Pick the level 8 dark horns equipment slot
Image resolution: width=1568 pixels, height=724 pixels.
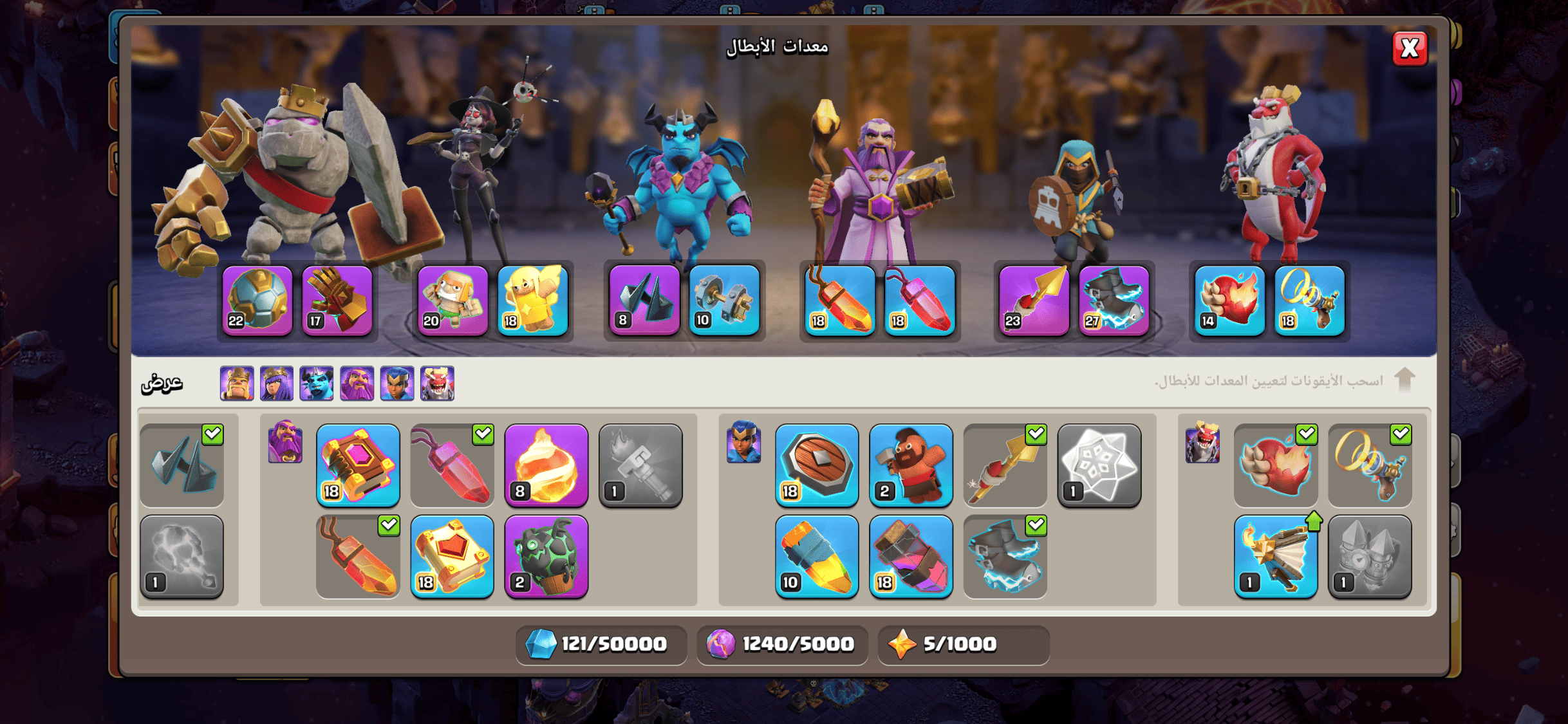click(x=644, y=300)
